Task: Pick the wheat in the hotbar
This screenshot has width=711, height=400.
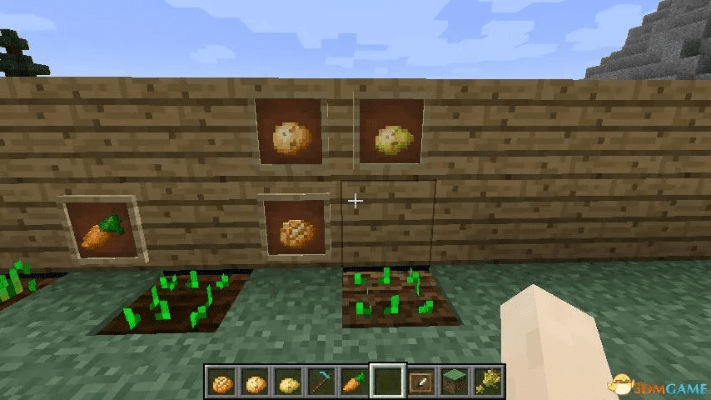Action: click(x=486, y=381)
